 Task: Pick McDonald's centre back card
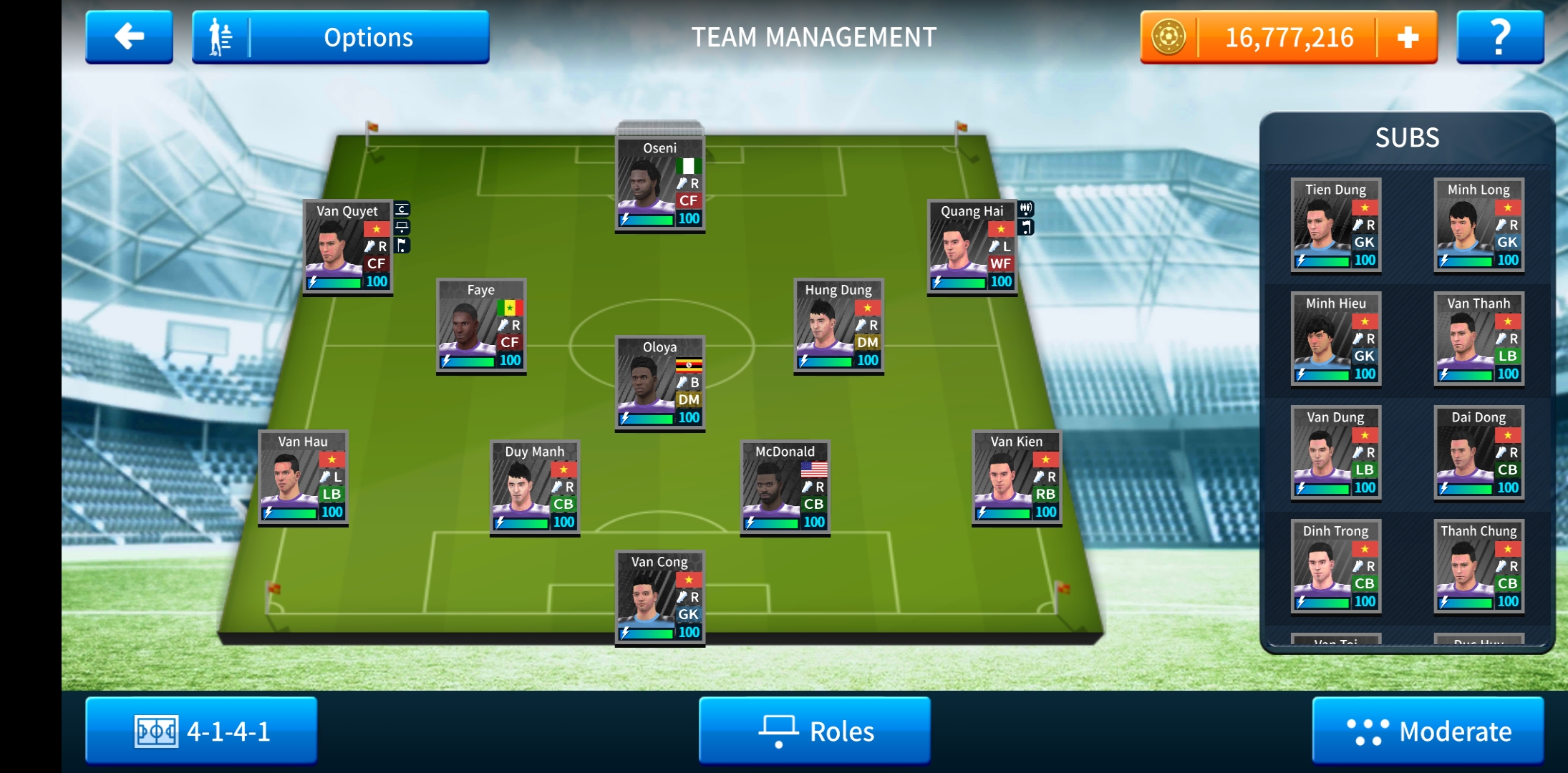point(785,488)
